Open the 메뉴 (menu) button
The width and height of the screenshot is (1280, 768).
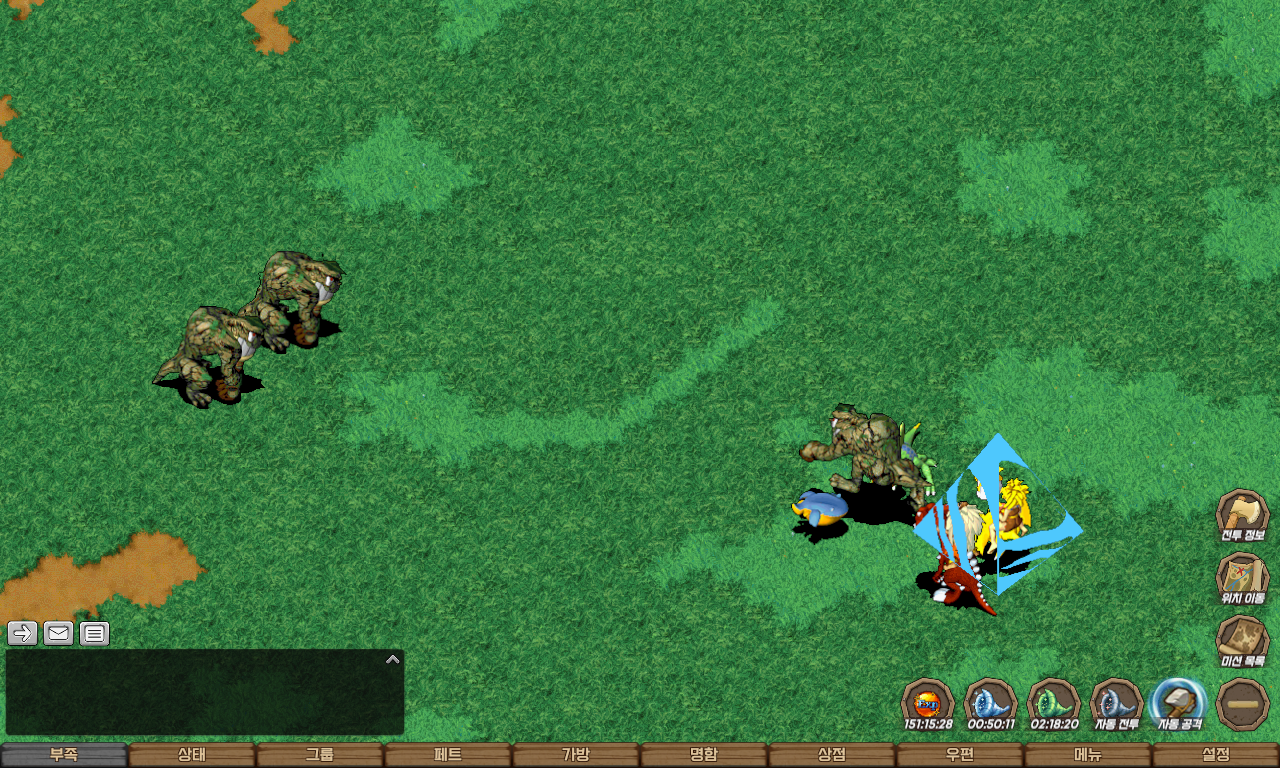point(1088,755)
